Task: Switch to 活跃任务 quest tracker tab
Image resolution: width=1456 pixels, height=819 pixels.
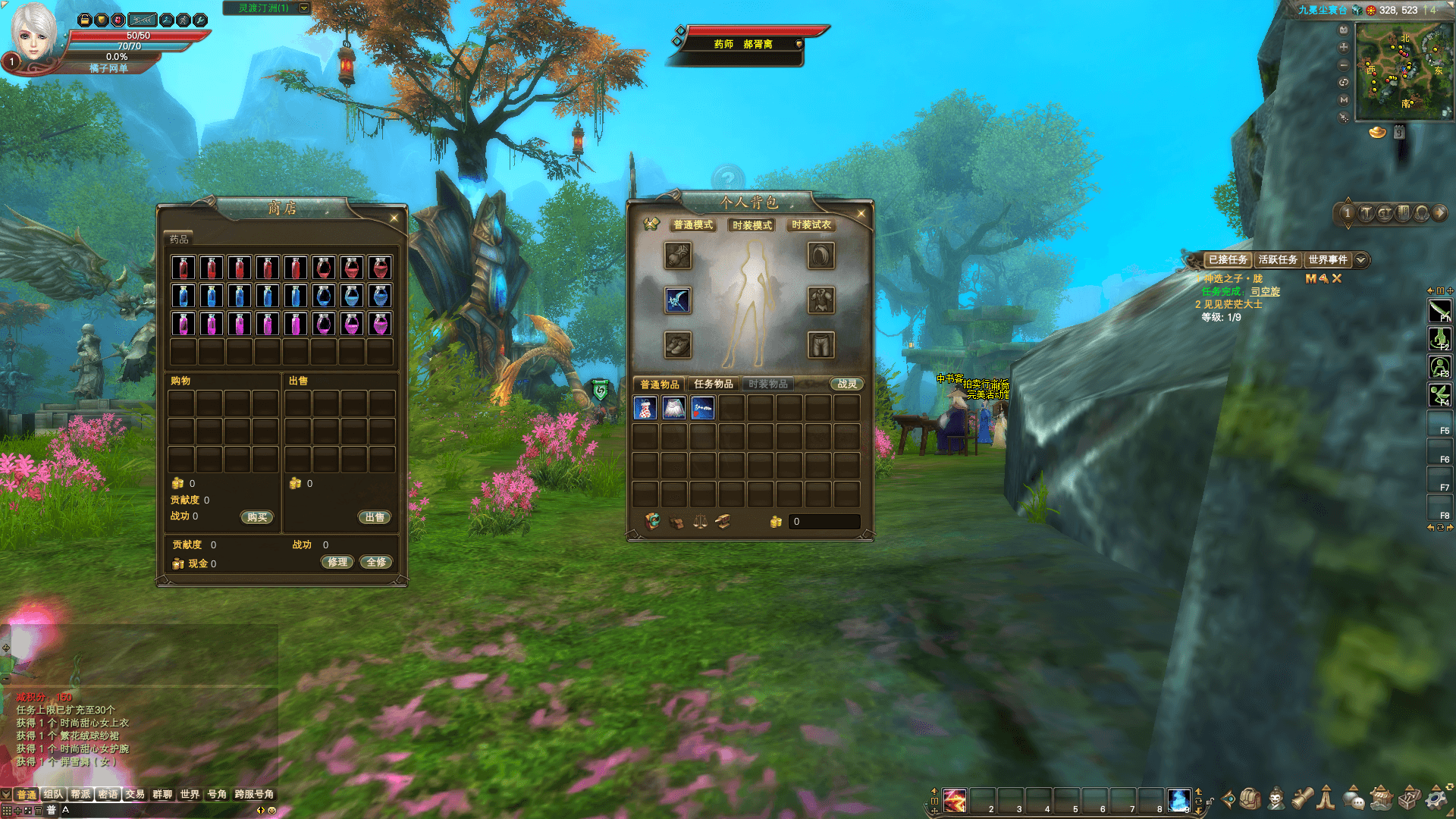Action: (1278, 260)
